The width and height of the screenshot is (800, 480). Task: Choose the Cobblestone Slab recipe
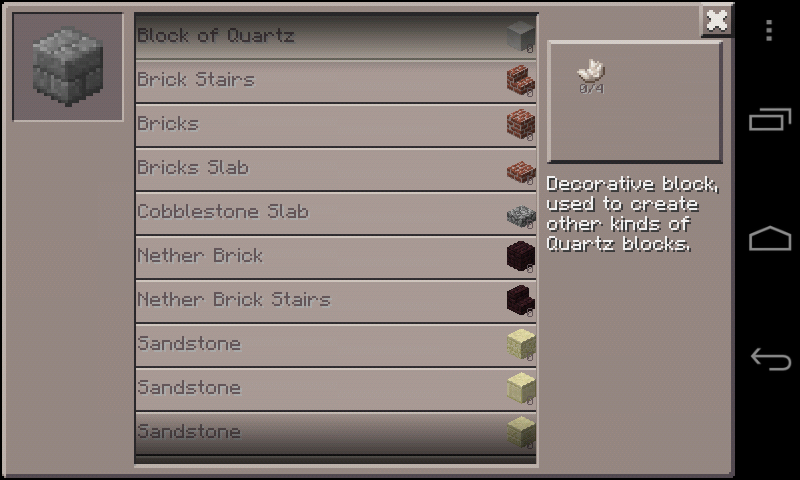pyautogui.click(x=335, y=212)
